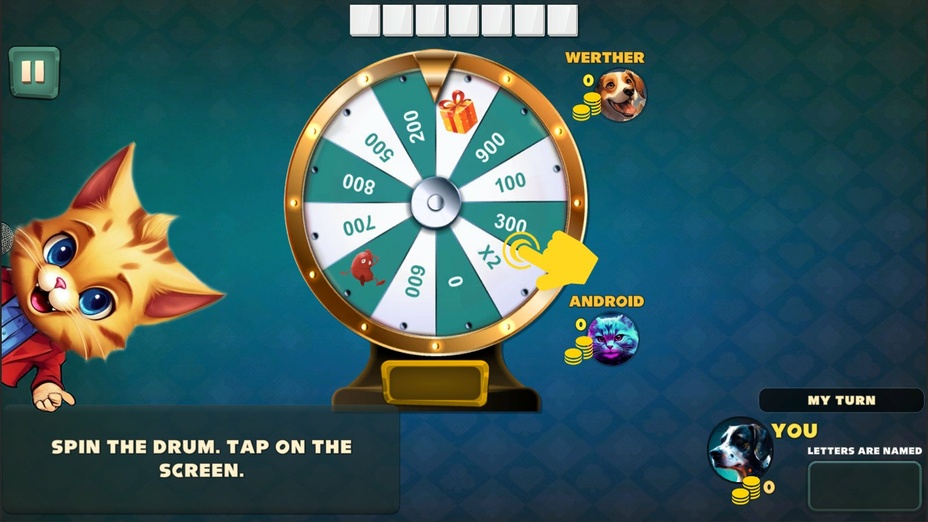
Task: Pause the game with the pause button
Action: [34, 72]
